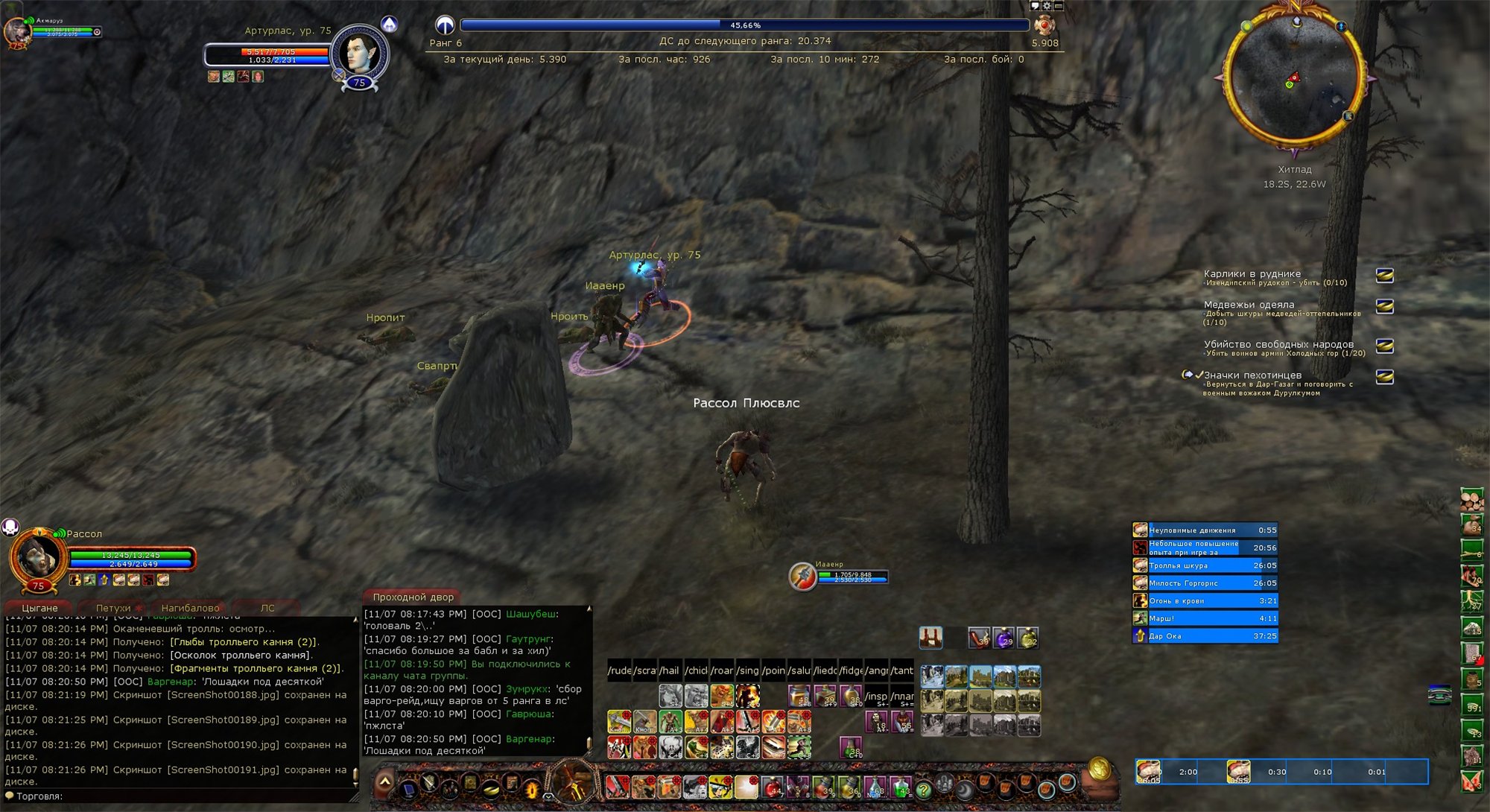Activate the /sing emote shortcut

point(747,670)
